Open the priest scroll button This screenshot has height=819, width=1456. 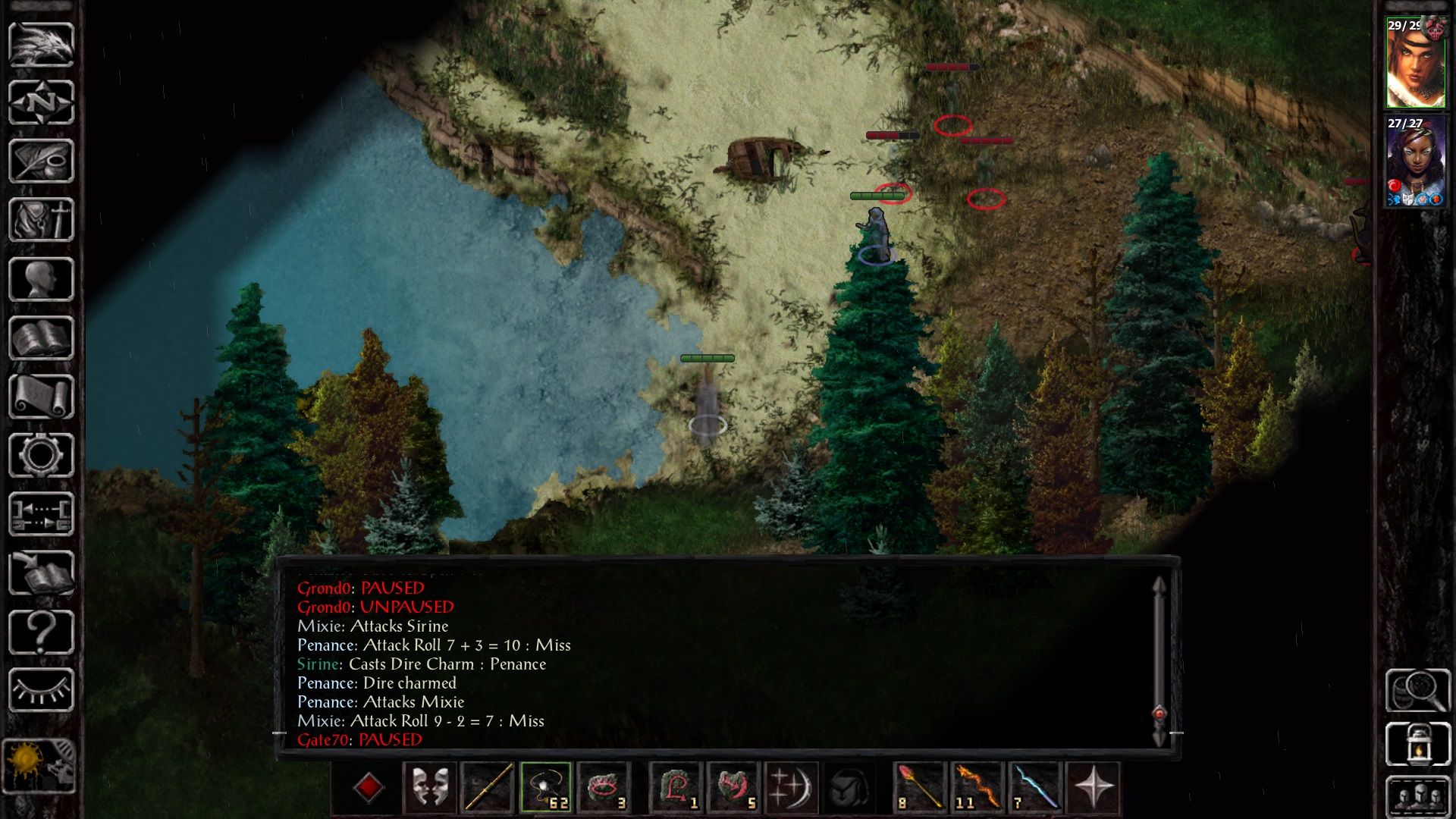41,397
